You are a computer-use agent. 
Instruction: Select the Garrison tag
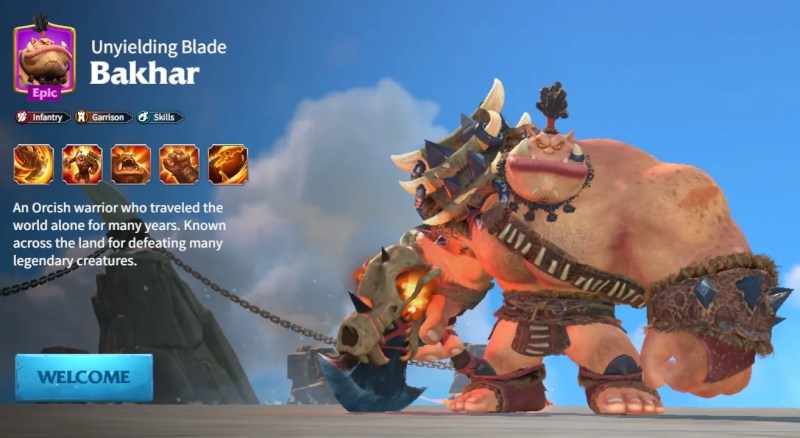pos(103,117)
